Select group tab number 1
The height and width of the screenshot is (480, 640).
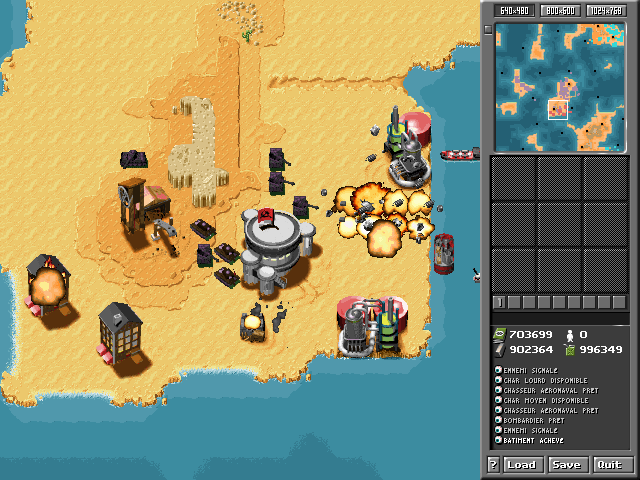[x=498, y=302]
